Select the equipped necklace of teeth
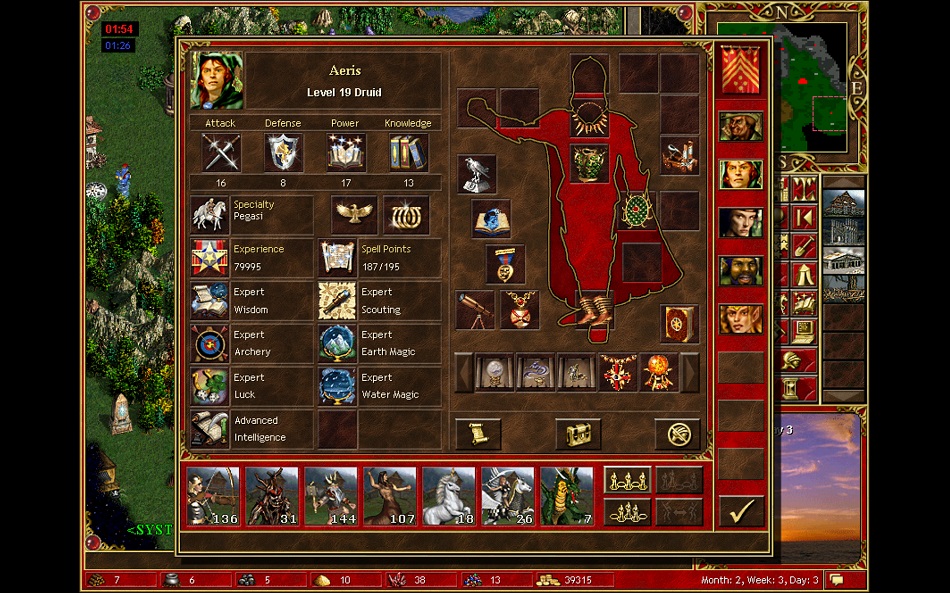950x593 pixels. click(x=589, y=118)
